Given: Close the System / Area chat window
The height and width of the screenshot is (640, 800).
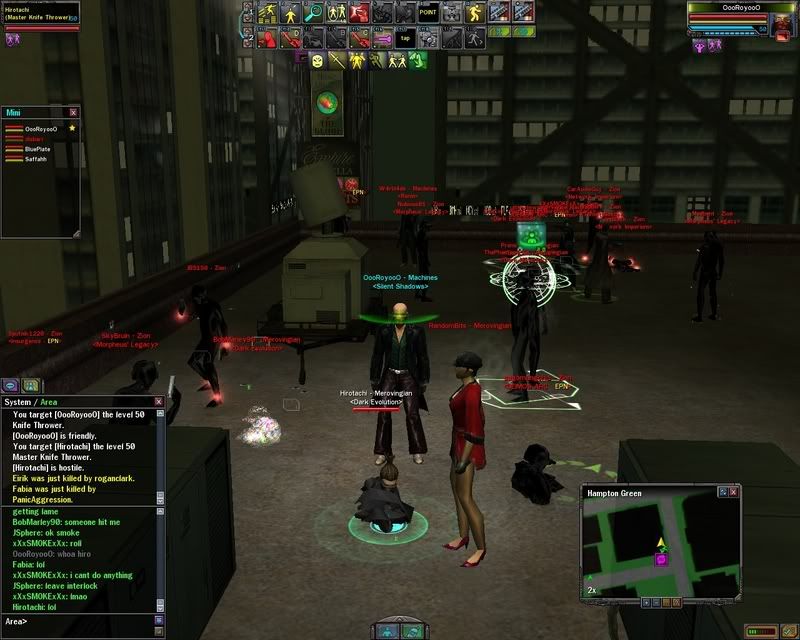Looking at the screenshot, I should (158, 401).
